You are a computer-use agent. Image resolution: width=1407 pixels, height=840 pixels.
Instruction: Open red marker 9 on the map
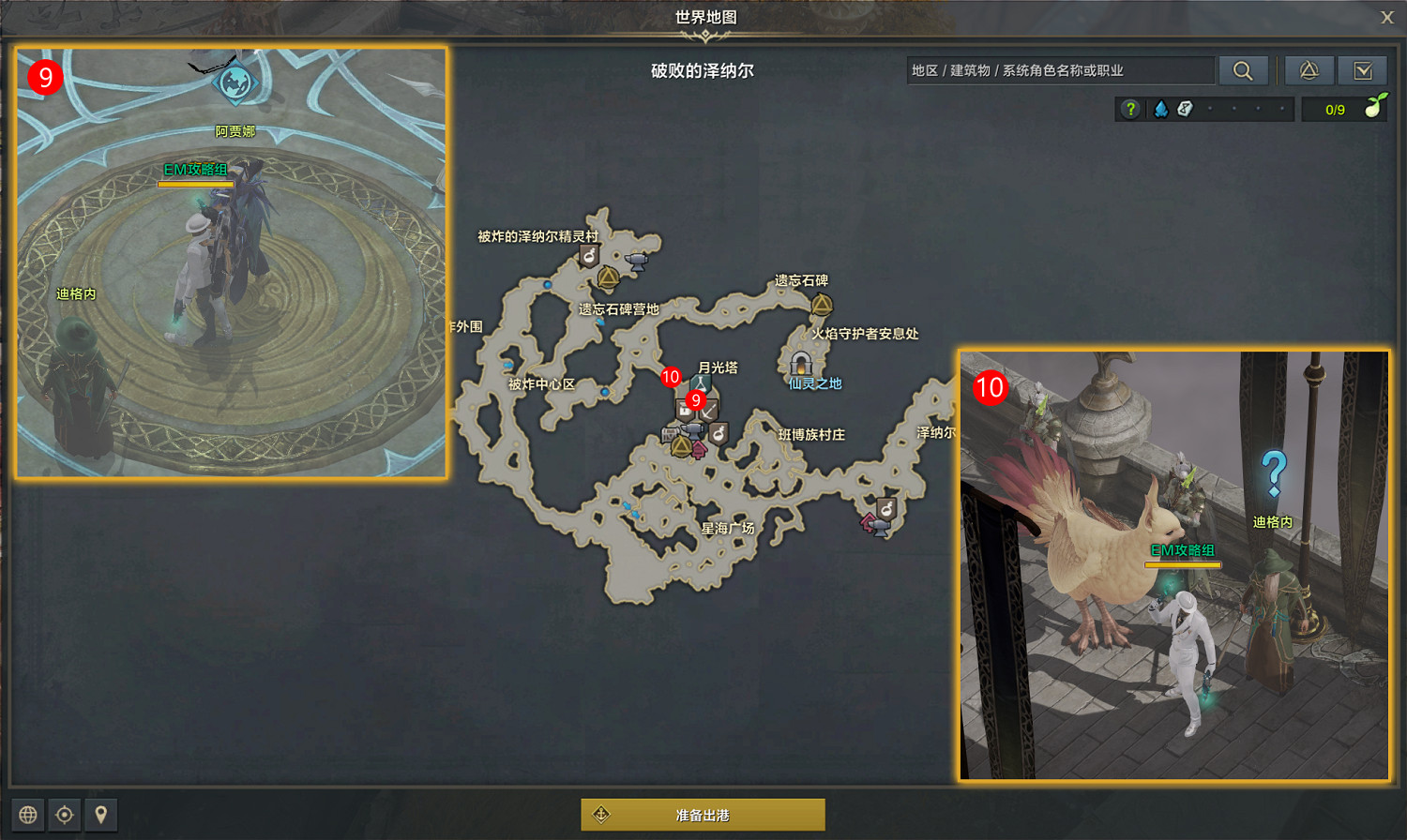(694, 401)
